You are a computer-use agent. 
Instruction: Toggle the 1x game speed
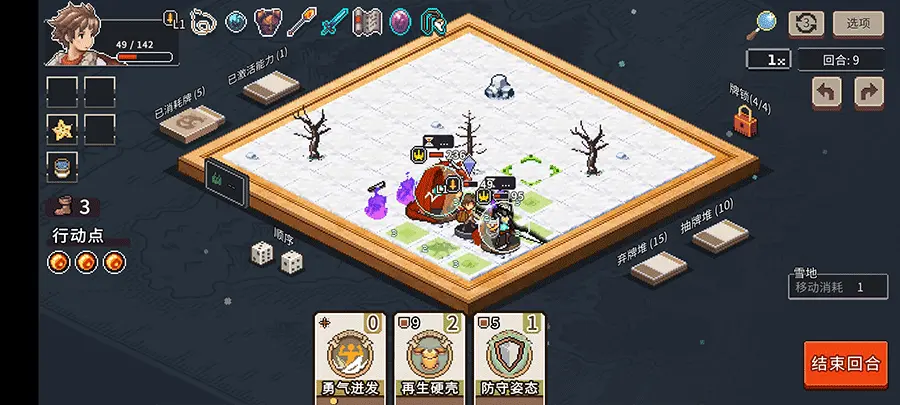[x=770, y=60]
